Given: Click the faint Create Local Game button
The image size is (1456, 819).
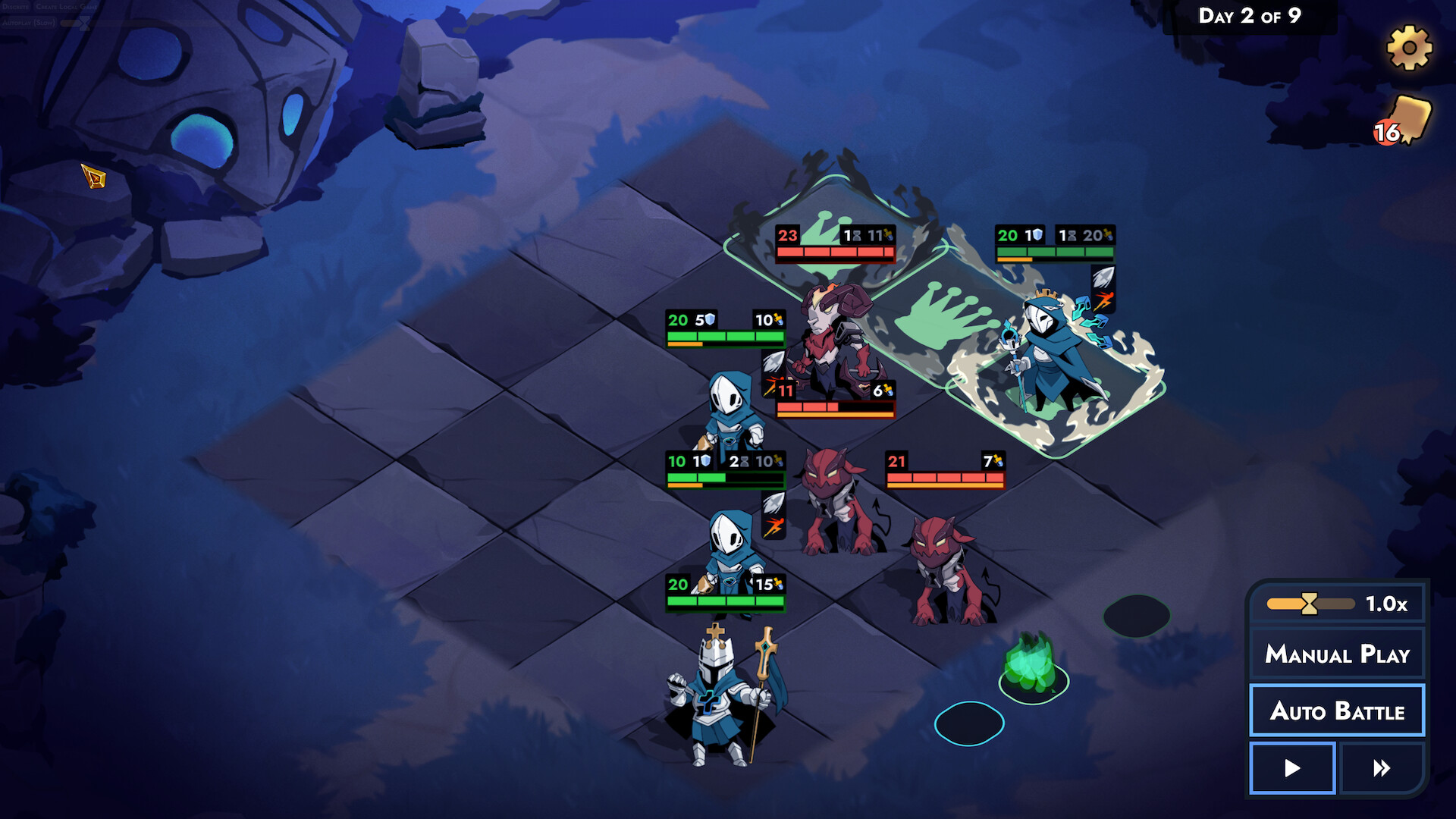Looking at the screenshot, I should [67, 7].
